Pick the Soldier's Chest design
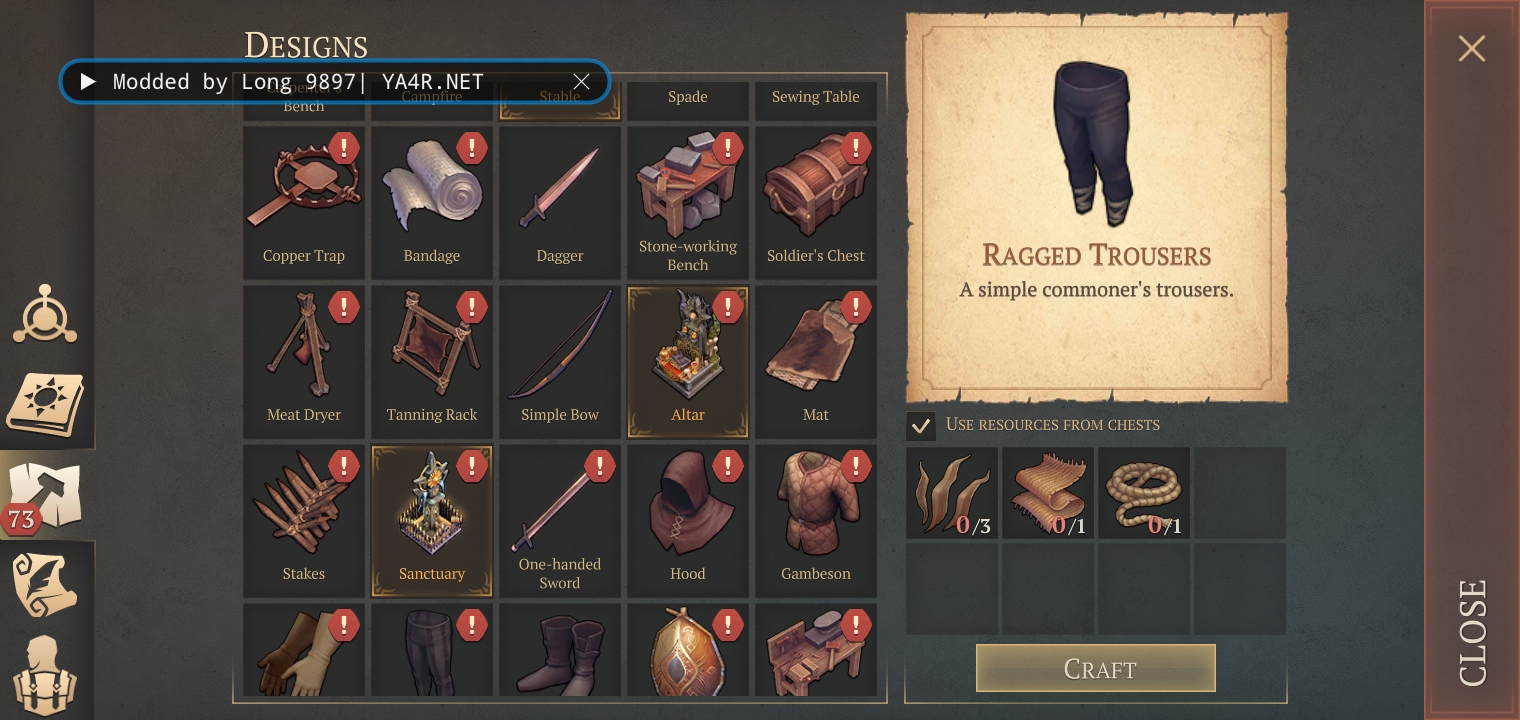1520x720 pixels. coord(816,203)
